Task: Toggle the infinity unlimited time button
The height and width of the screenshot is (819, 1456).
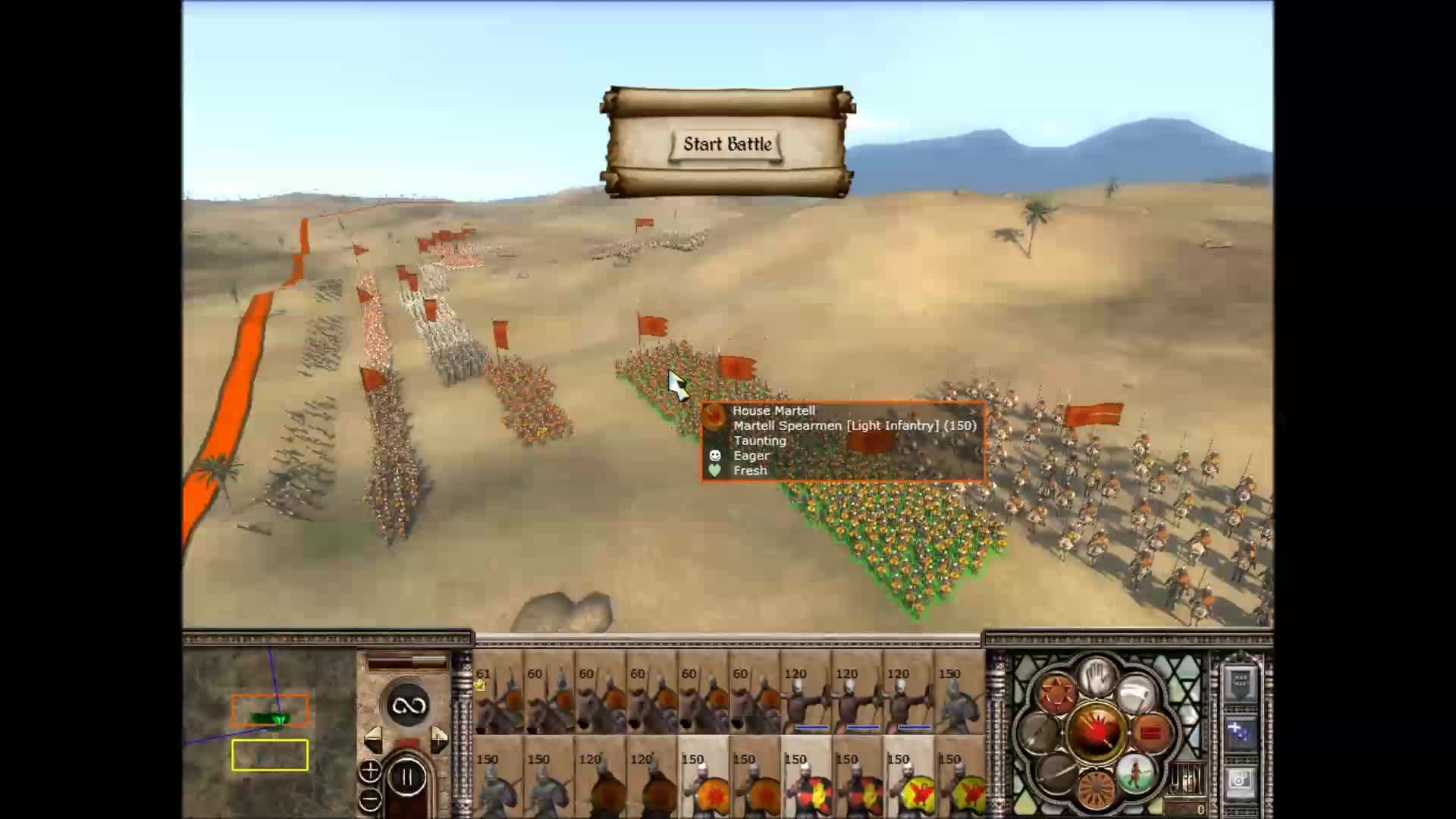Action: [408, 705]
